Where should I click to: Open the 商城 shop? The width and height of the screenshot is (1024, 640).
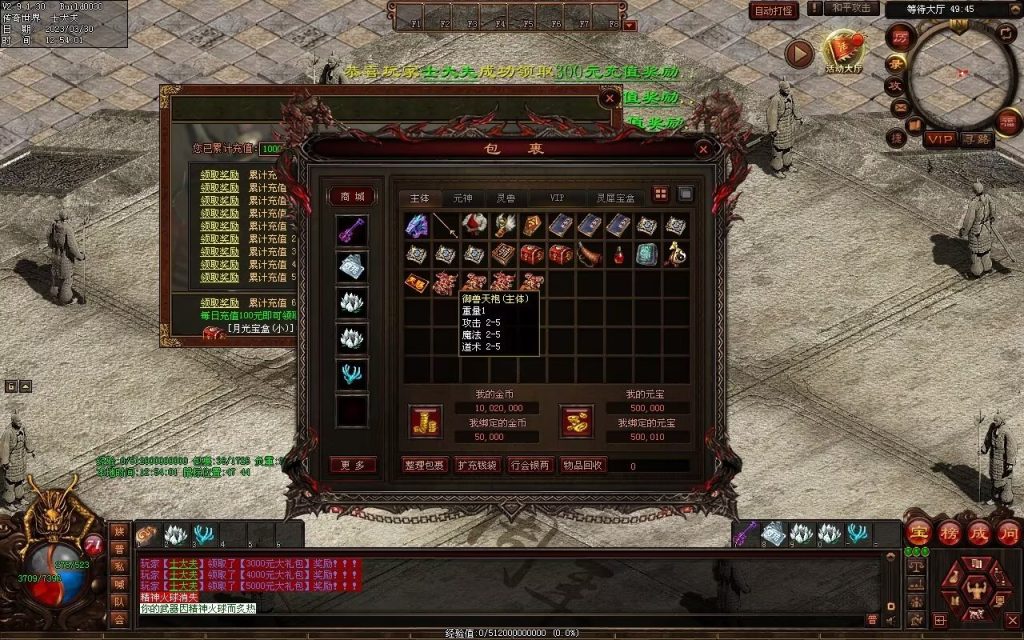tap(352, 197)
